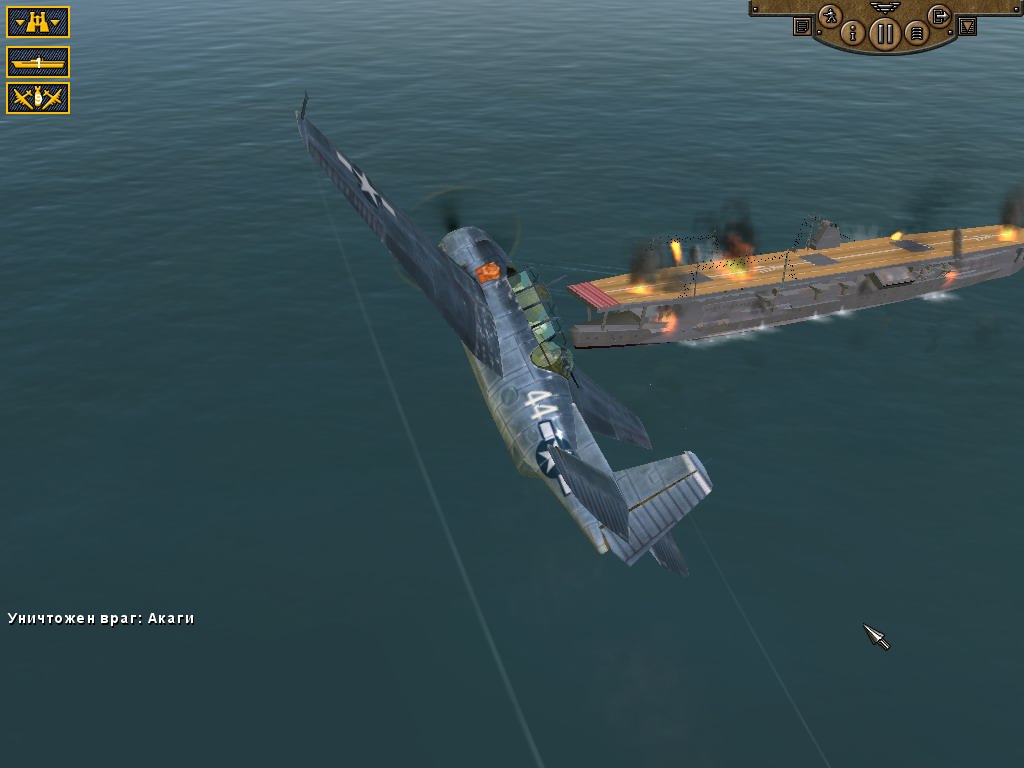Open the info panel with the 'i' button
1024x768 pixels.
click(853, 33)
